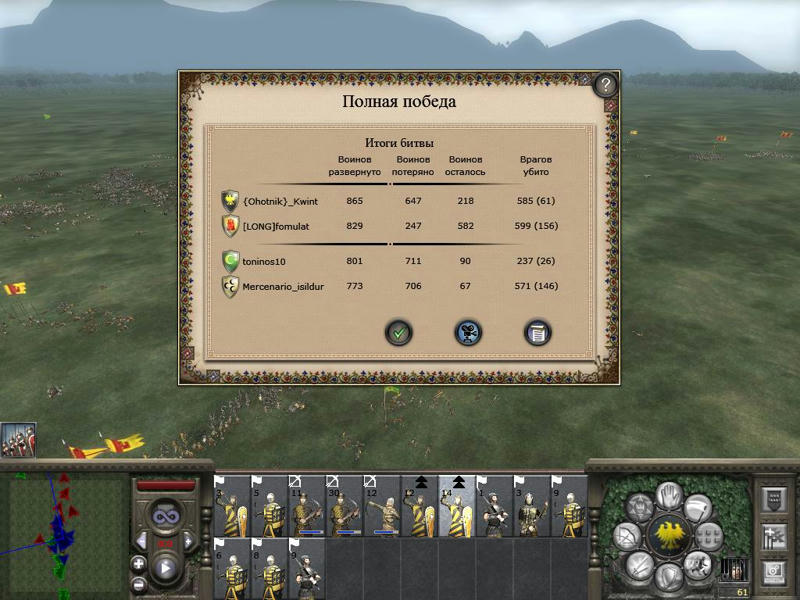
Task: Select the unit card thumbnail above the minimap
Action: pos(18,440)
